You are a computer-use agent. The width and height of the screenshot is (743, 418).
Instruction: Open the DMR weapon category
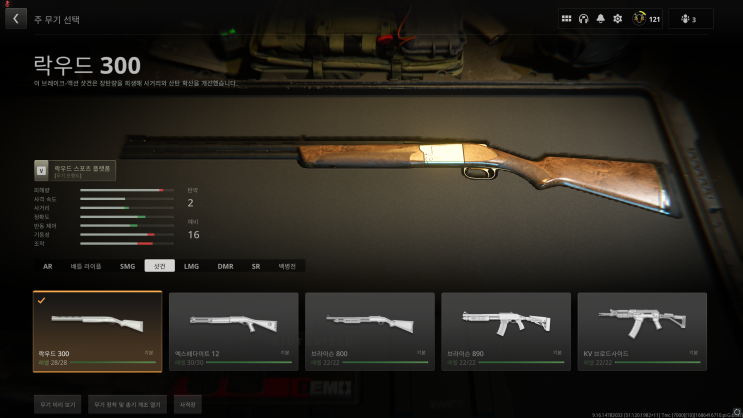coord(225,266)
